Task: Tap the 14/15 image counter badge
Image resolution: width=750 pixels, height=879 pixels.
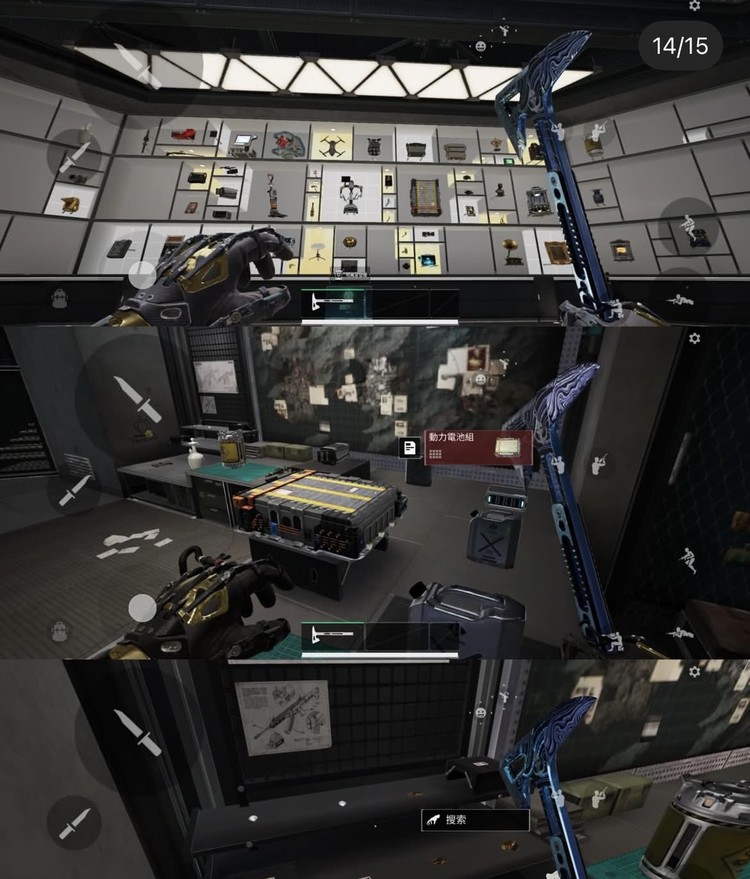Action: (x=680, y=46)
